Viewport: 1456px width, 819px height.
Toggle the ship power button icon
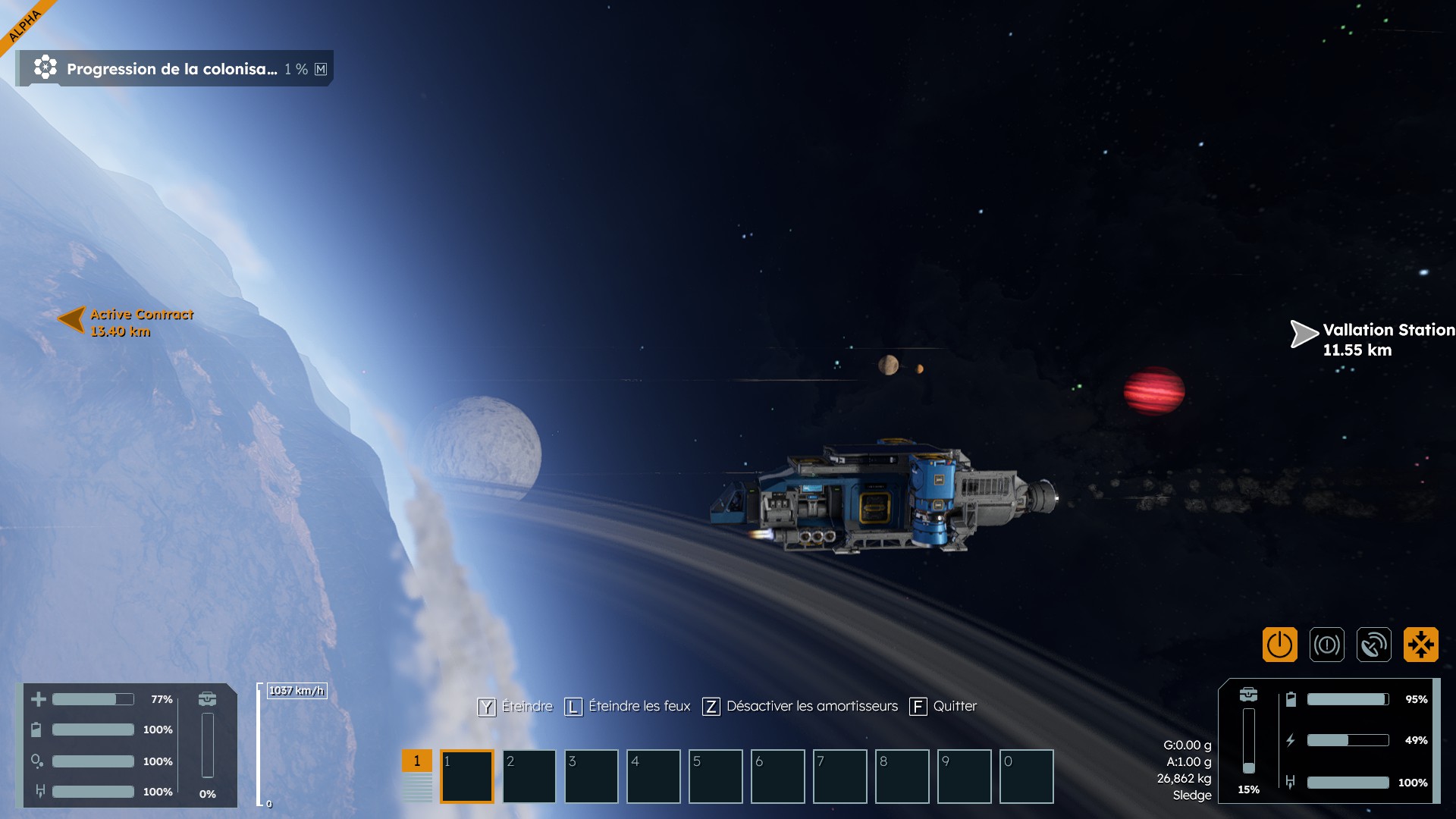1279,645
